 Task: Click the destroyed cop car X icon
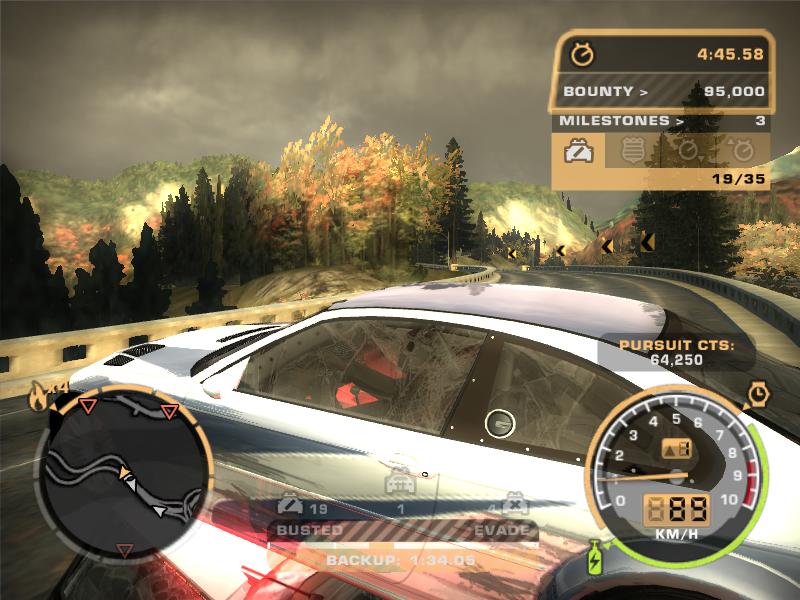tap(515, 502)
